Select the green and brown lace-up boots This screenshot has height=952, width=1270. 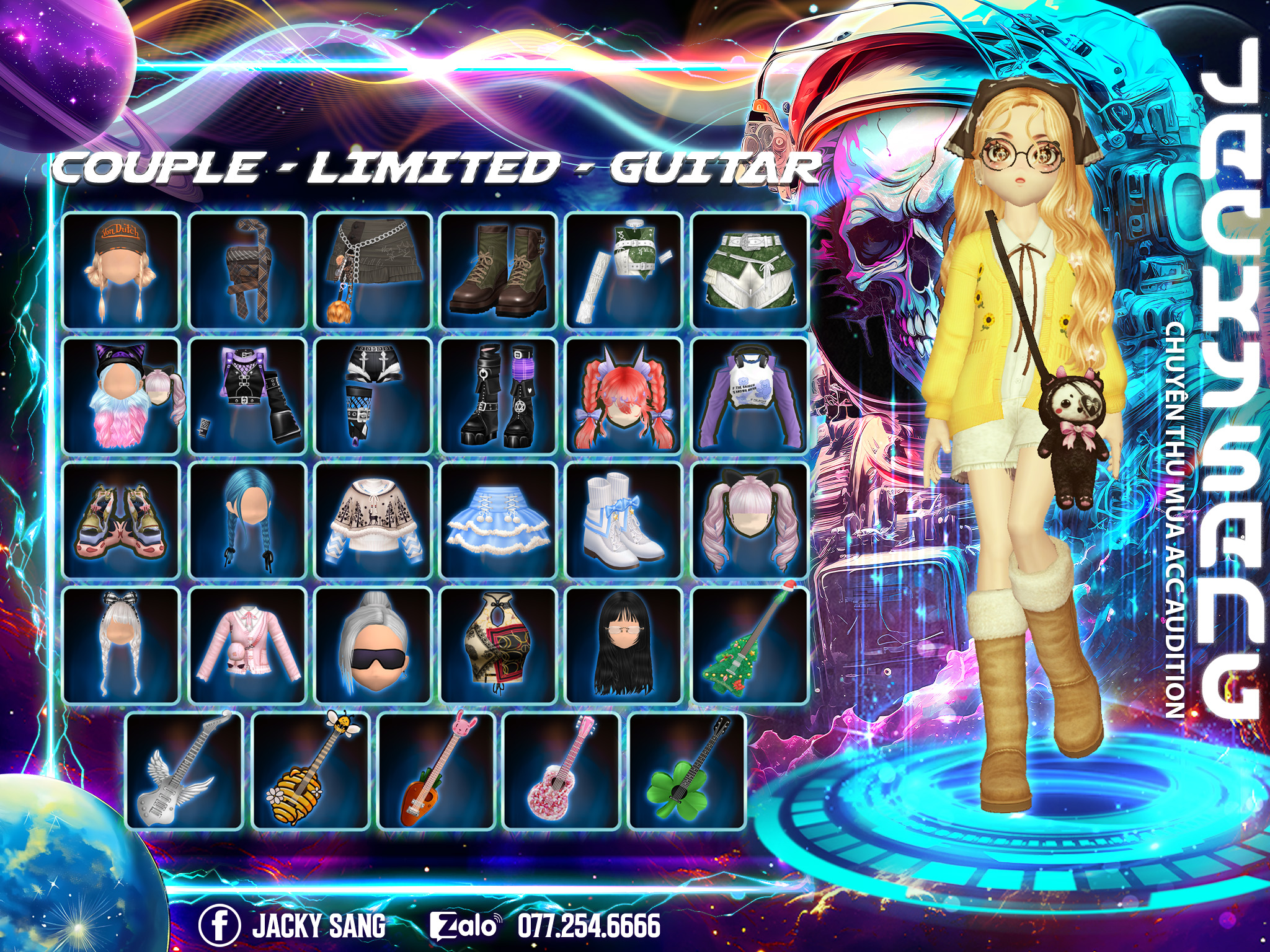(498, 270)
